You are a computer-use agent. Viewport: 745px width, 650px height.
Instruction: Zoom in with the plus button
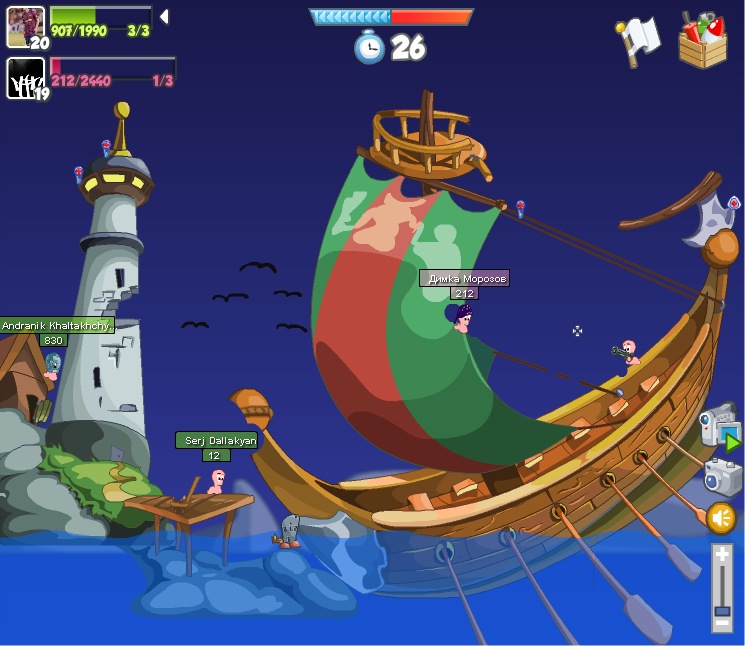722,554
